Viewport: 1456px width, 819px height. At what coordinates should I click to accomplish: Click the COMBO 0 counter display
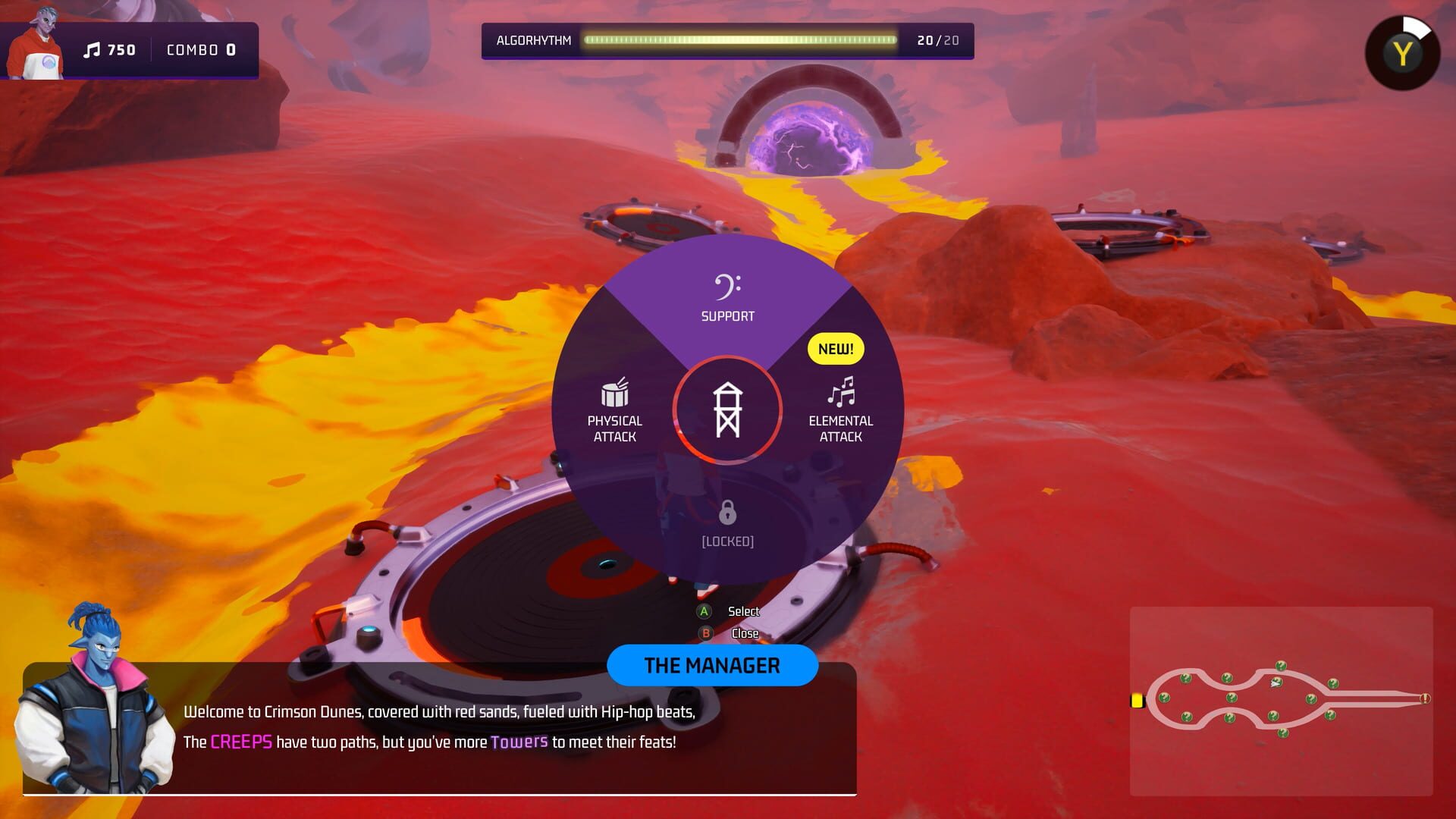199,50
